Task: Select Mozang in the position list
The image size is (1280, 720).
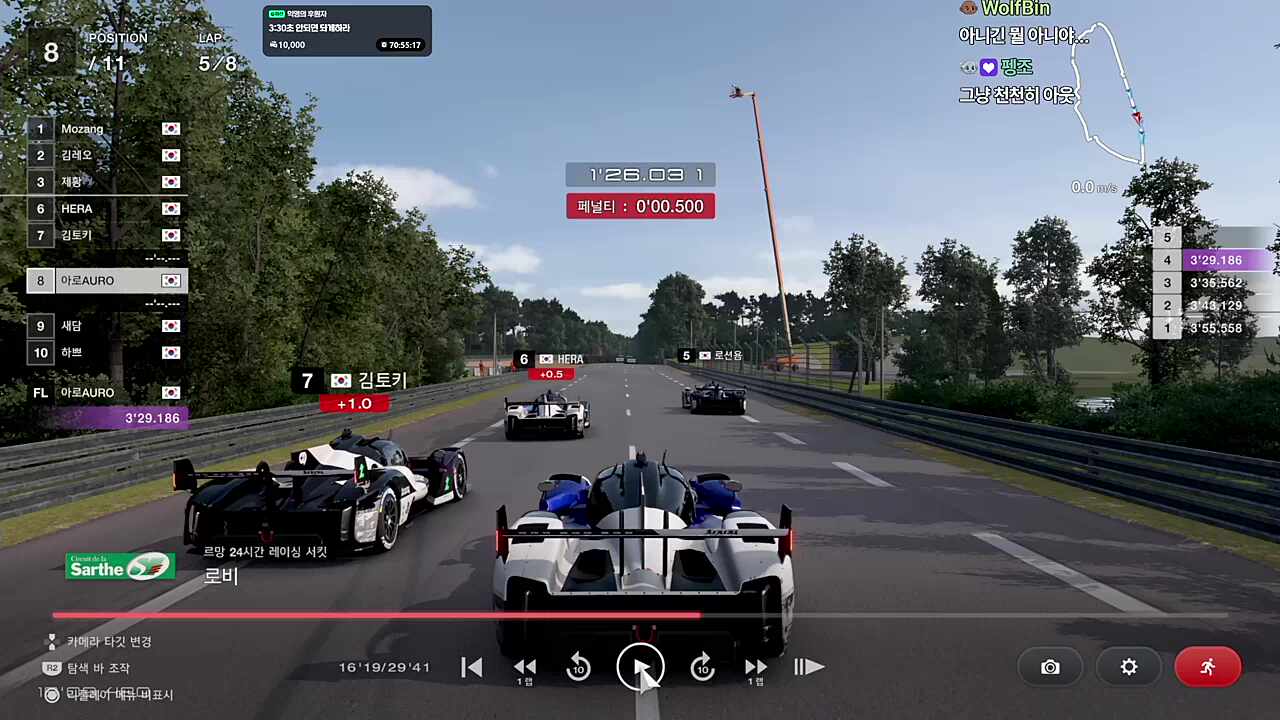Action: point(105,129)
